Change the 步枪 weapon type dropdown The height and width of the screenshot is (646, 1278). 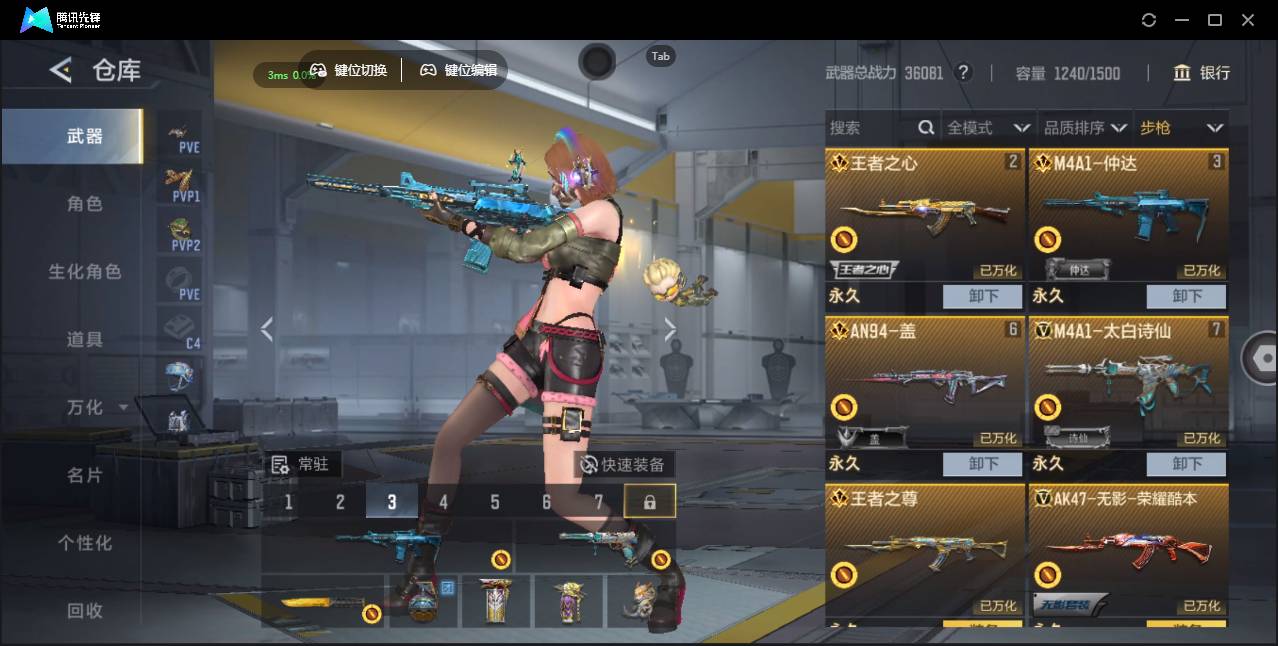(x=1181, y=128)
